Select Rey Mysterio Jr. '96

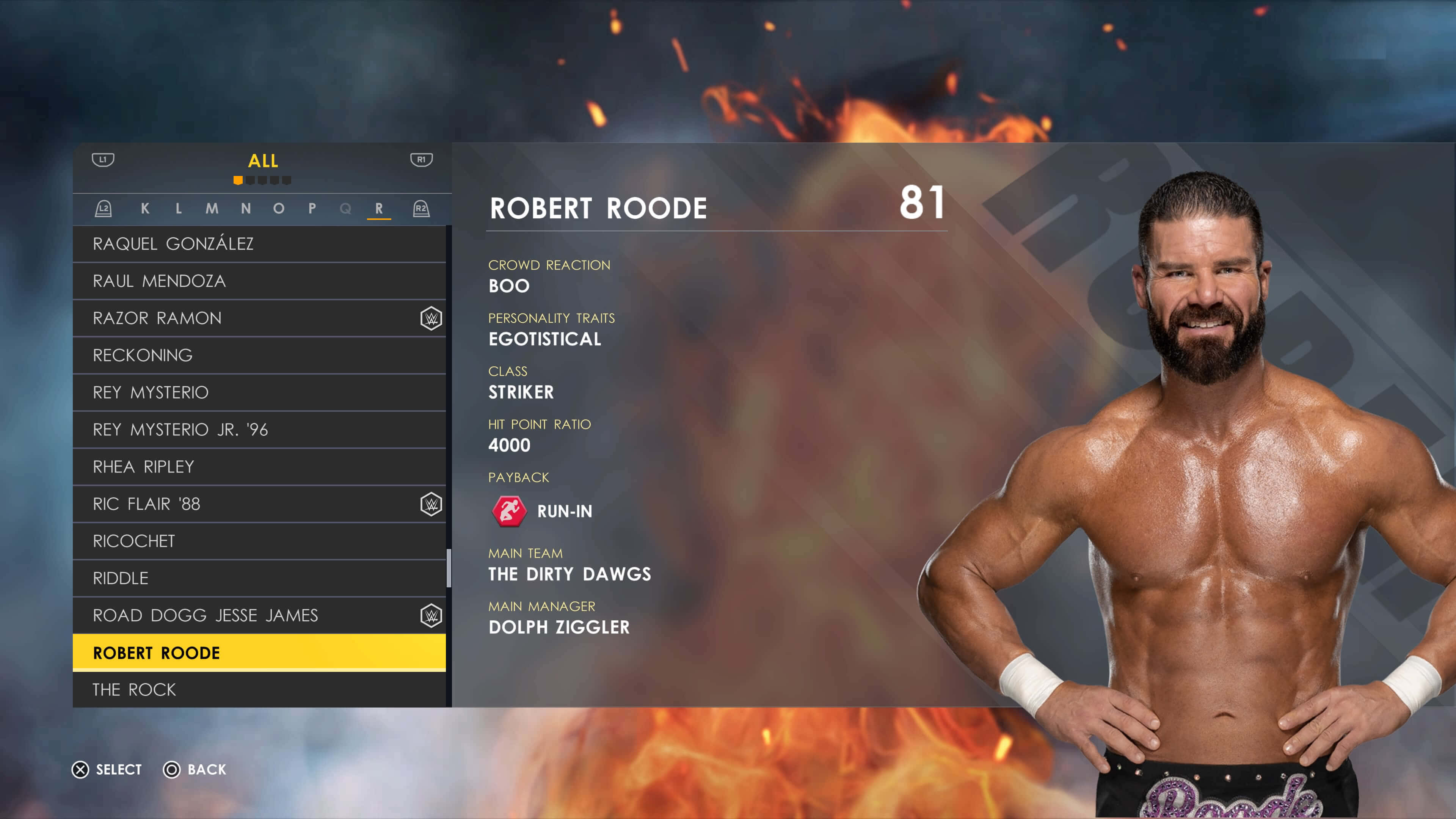point(259,430)
